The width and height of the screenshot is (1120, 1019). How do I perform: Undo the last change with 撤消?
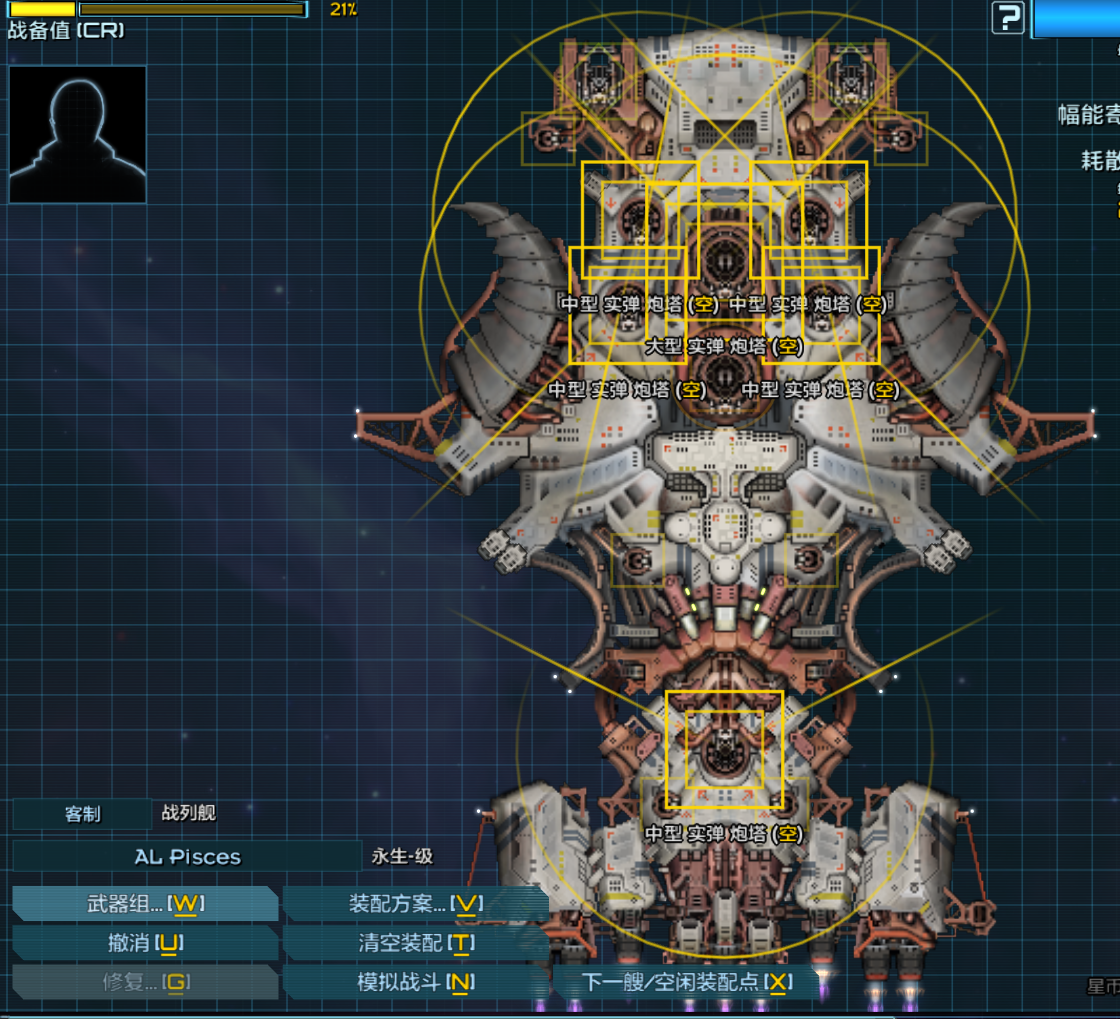point(145,943)
